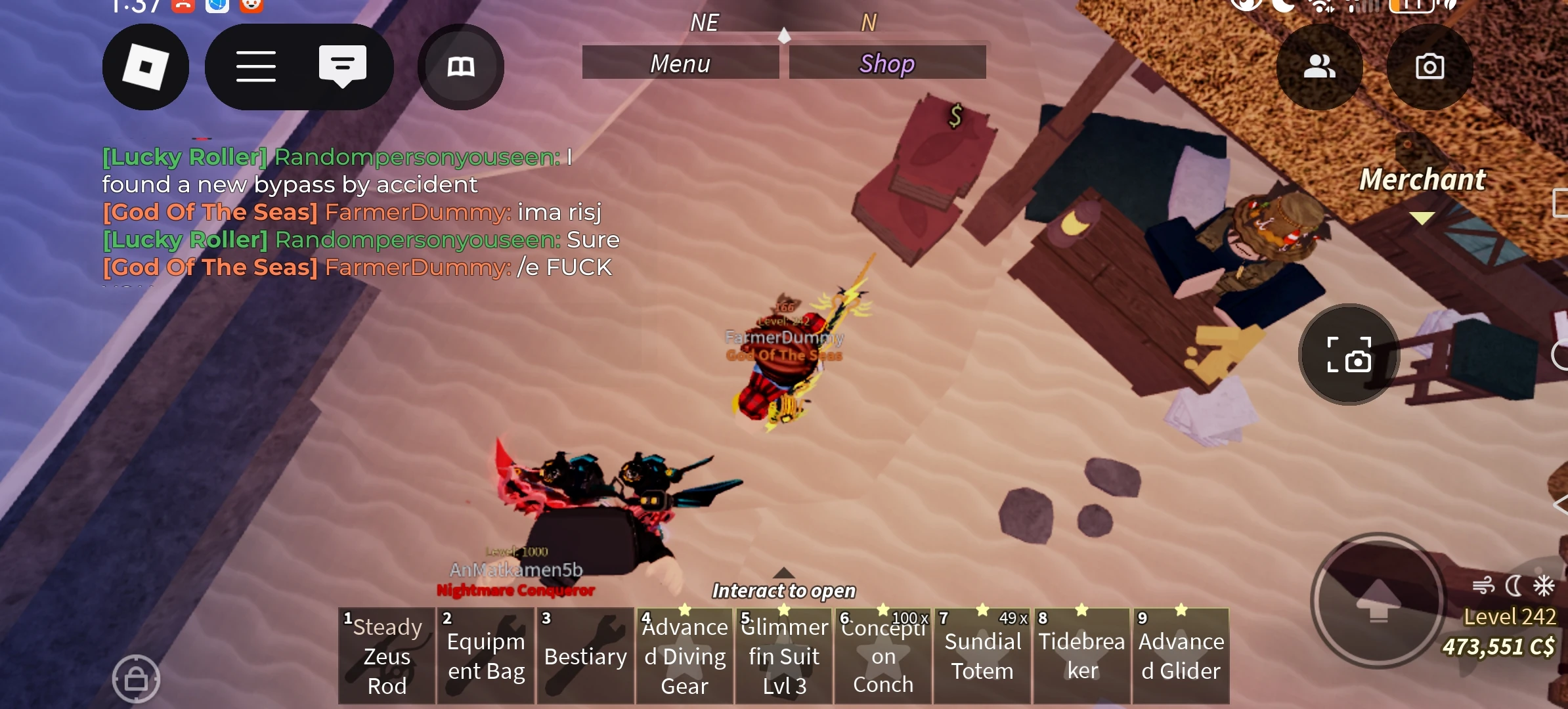Open the Bestiary in slot 3
The image size is (1568, 709).
click(584, 655)
